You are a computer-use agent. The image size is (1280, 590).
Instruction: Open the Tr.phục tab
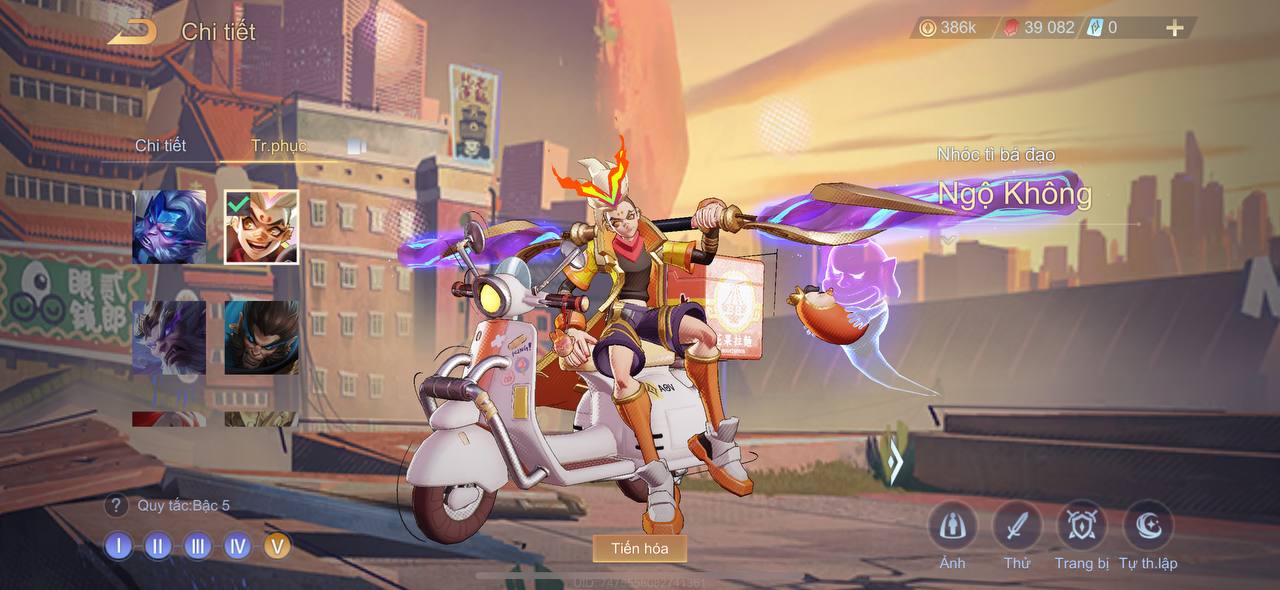click(x=279, y=146)
